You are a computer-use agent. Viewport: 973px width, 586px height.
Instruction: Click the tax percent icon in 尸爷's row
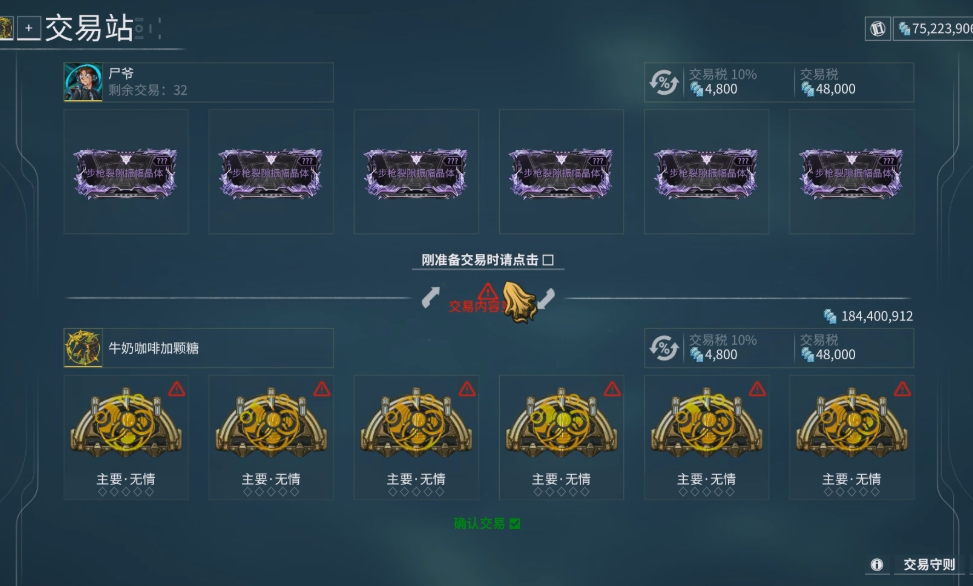(x=664, y=82)
